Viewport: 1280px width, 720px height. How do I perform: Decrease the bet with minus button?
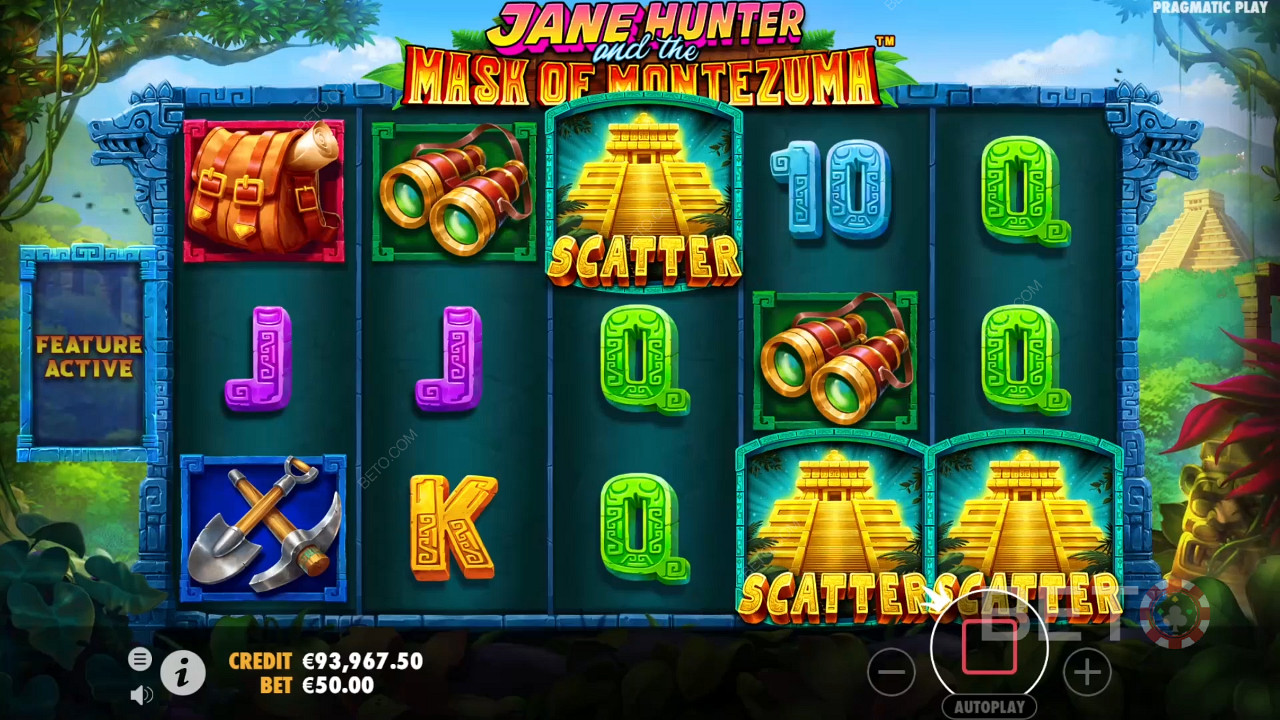[891, 673]
